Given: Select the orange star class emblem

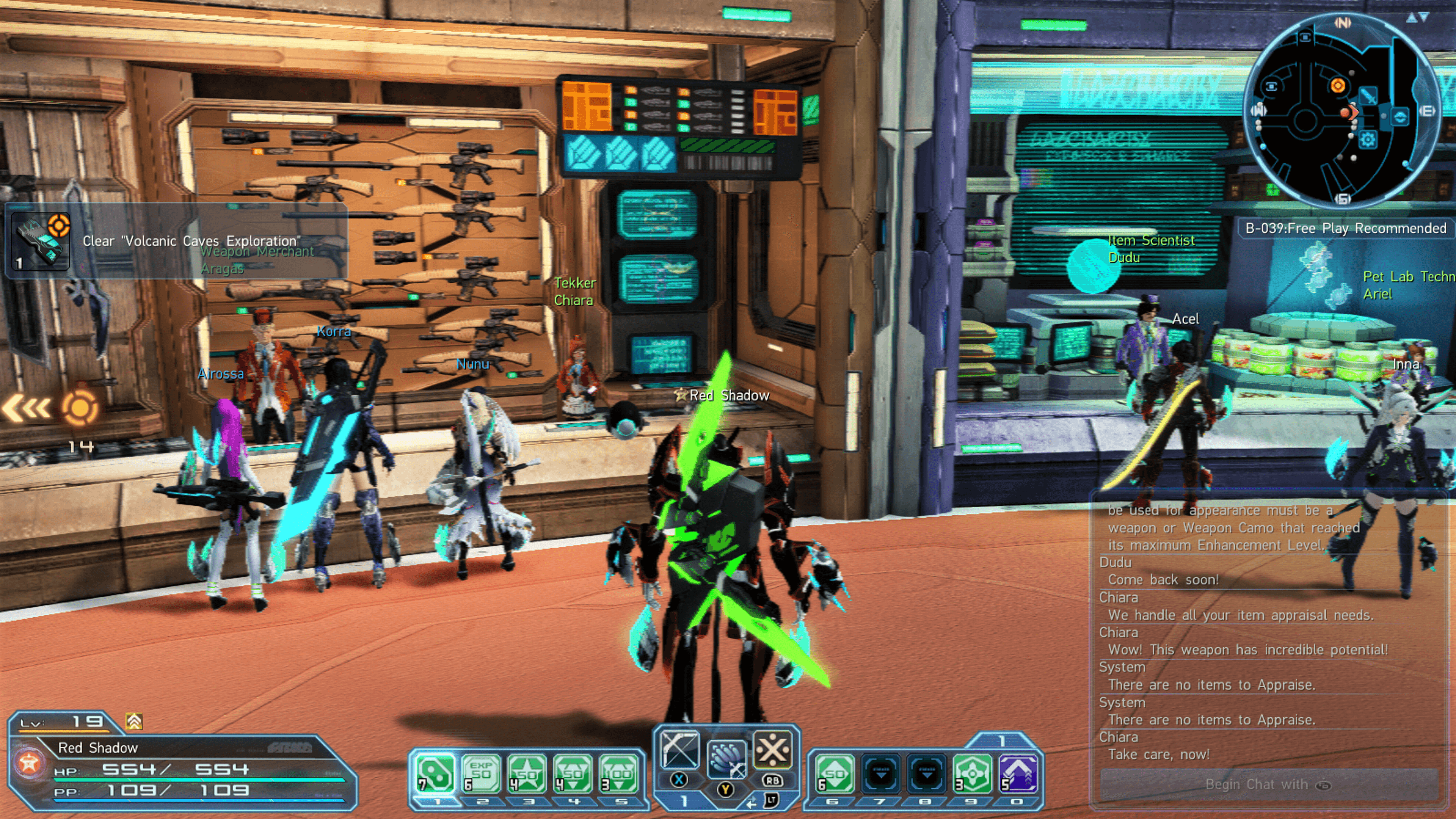Looking at the screenshot, I should pos(29,763).
